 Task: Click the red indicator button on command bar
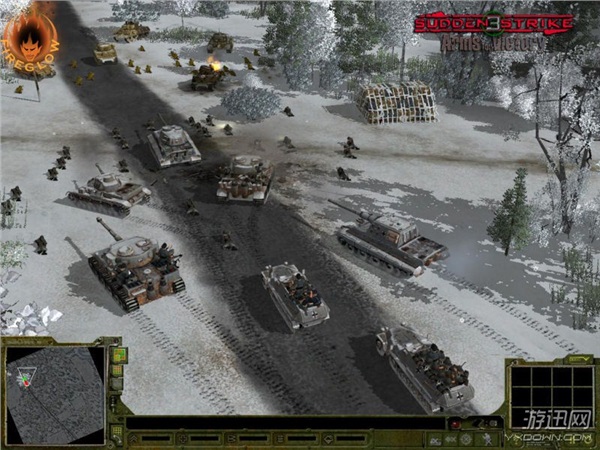[455, 424]
